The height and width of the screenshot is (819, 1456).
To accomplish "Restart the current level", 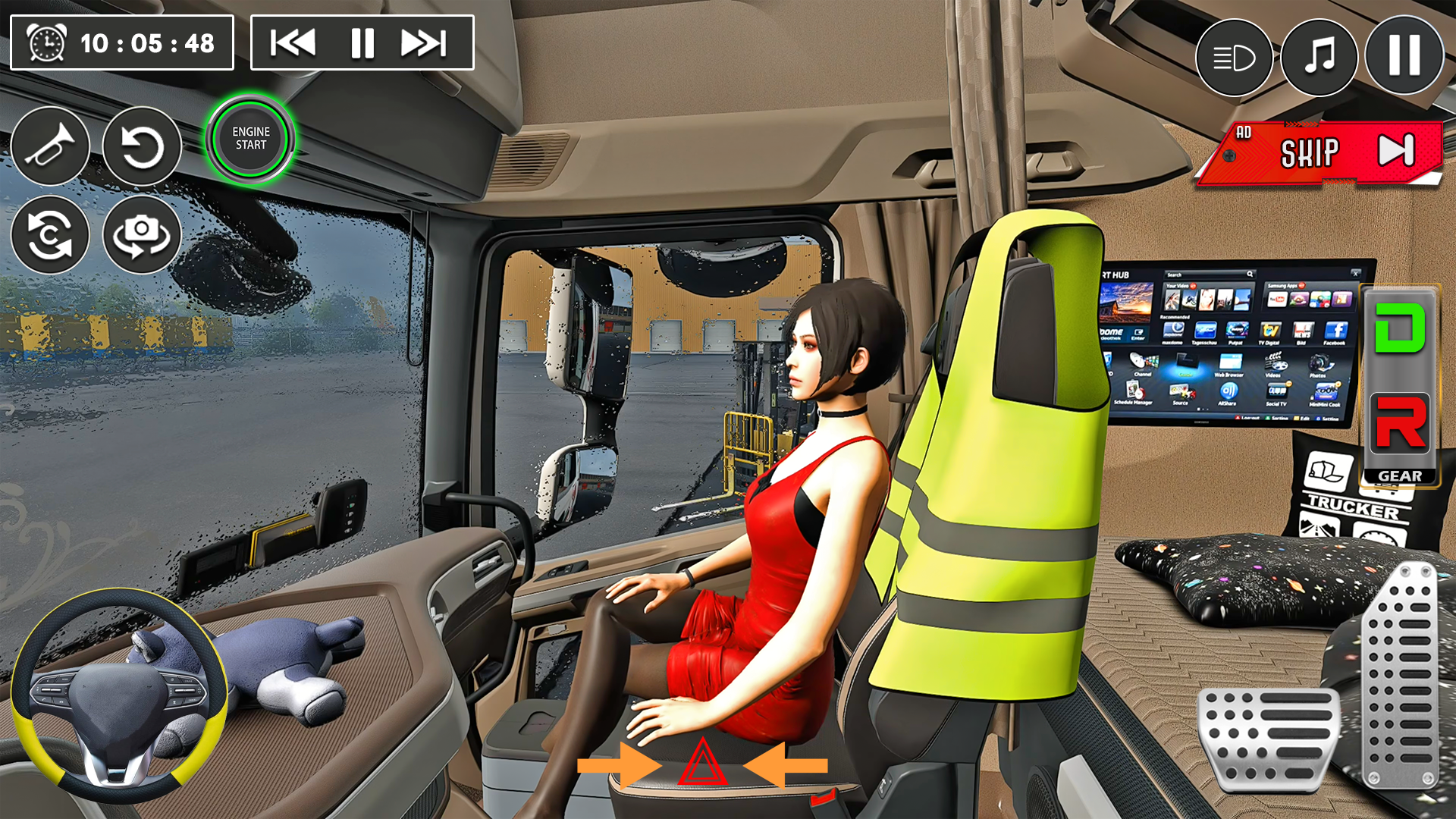I will [142, 146].
